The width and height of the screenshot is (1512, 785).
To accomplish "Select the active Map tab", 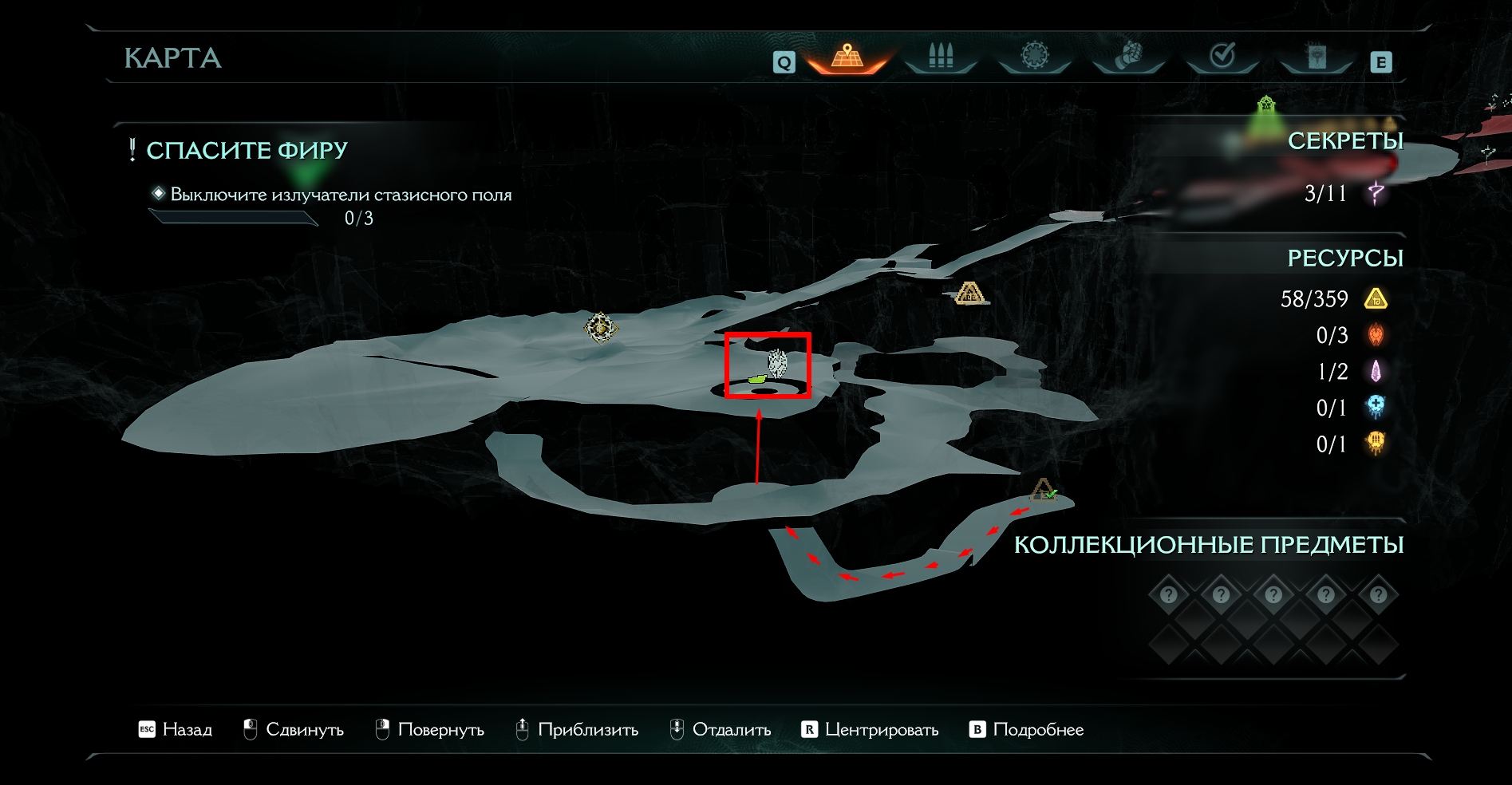I will [847, 57].
